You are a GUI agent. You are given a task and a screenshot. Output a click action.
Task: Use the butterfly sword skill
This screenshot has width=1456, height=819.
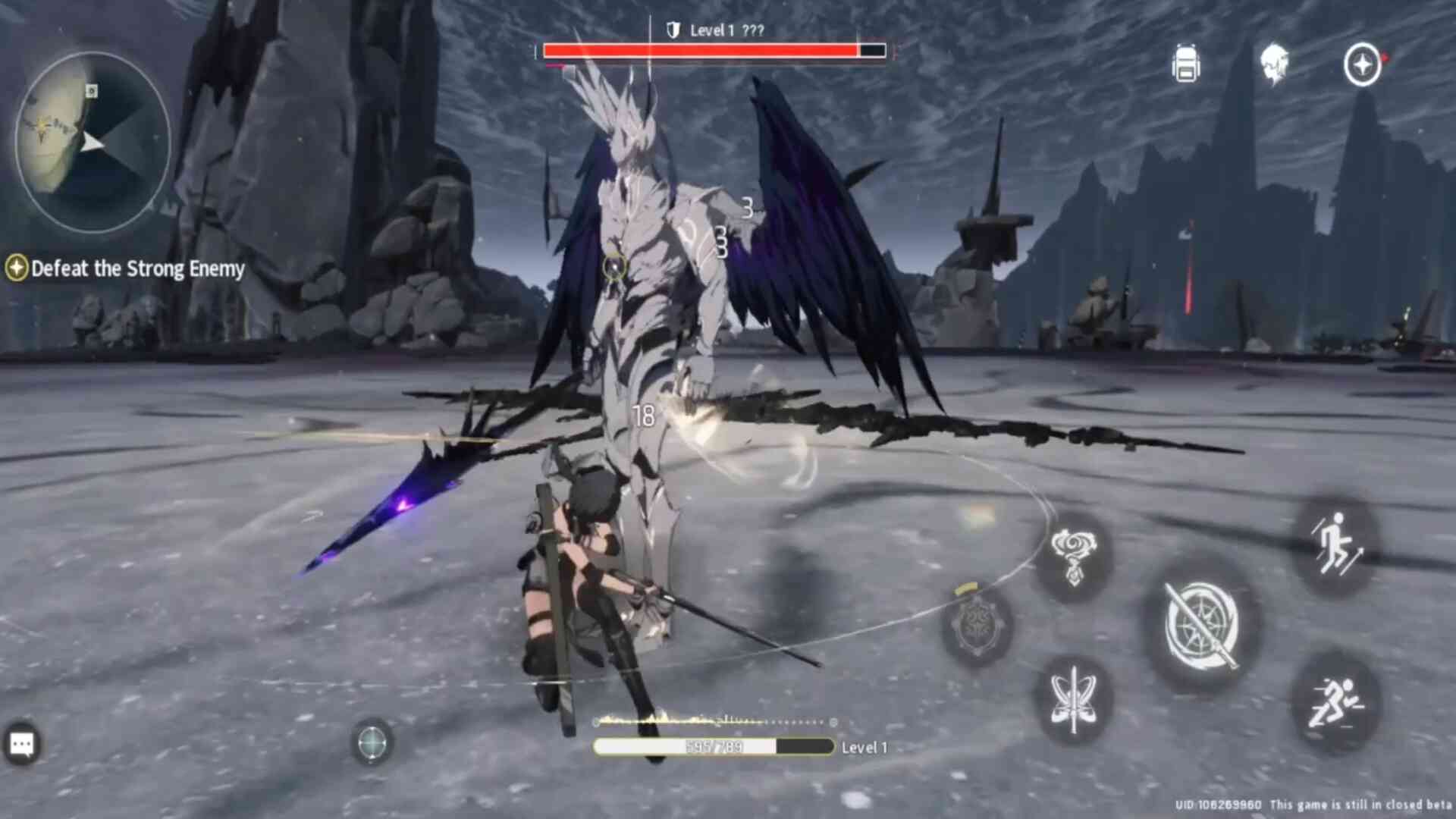1073,699
